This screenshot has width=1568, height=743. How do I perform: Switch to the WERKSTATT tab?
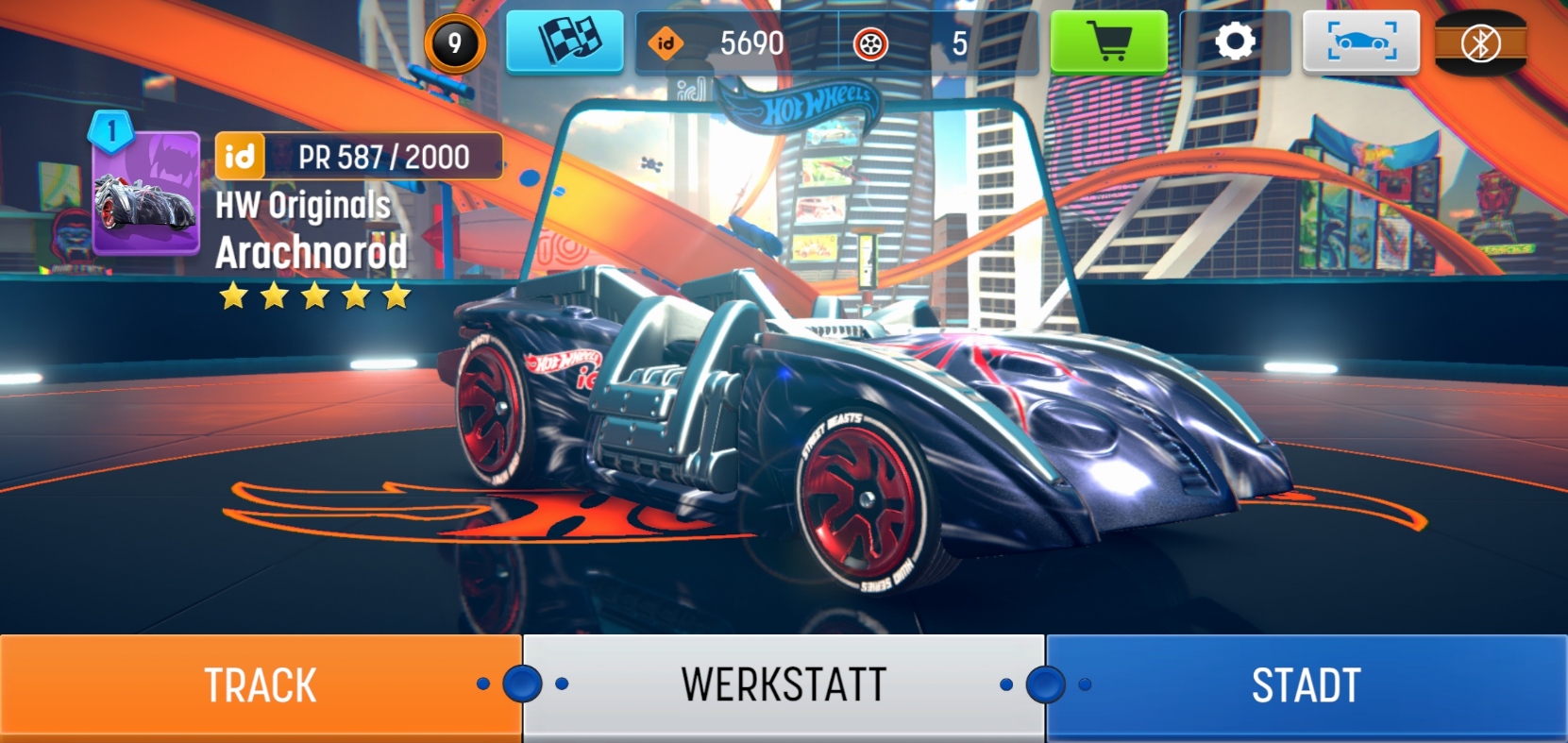784,686
